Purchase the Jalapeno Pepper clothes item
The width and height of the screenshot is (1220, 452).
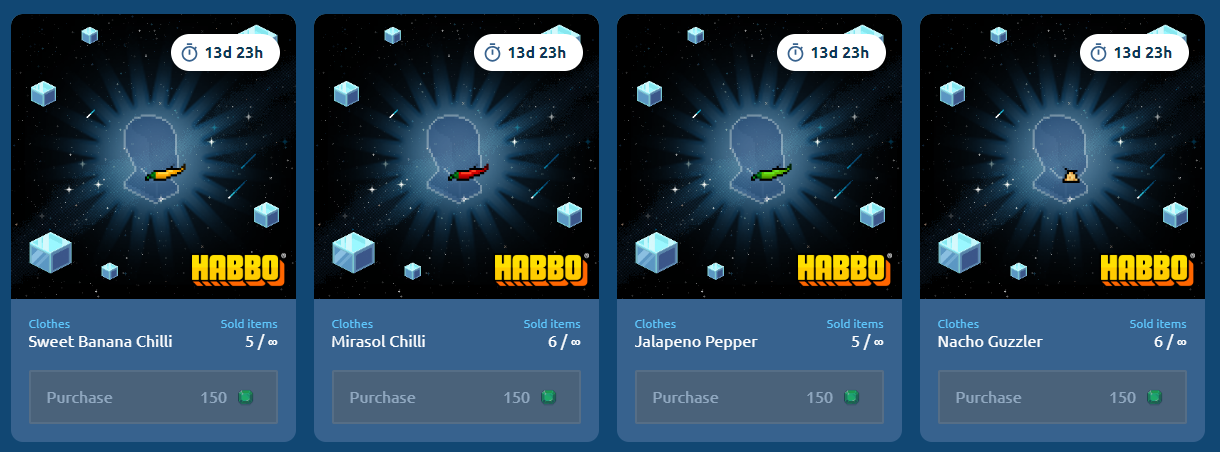(x=759, y=397)
